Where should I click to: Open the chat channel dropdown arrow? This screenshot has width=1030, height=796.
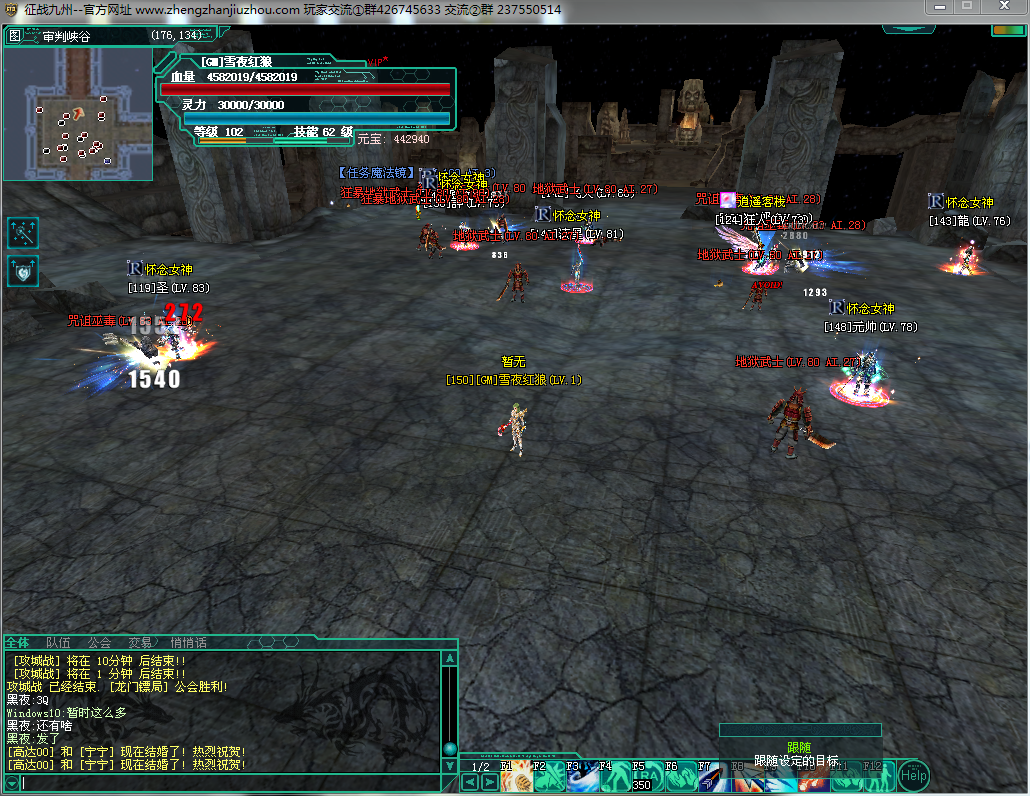11,782
